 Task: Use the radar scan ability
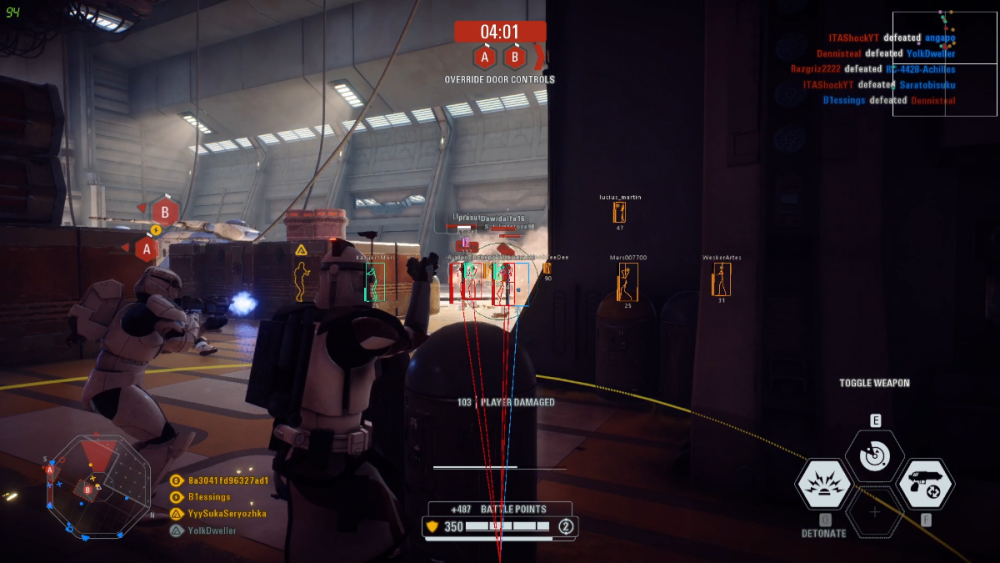[874, 455]
